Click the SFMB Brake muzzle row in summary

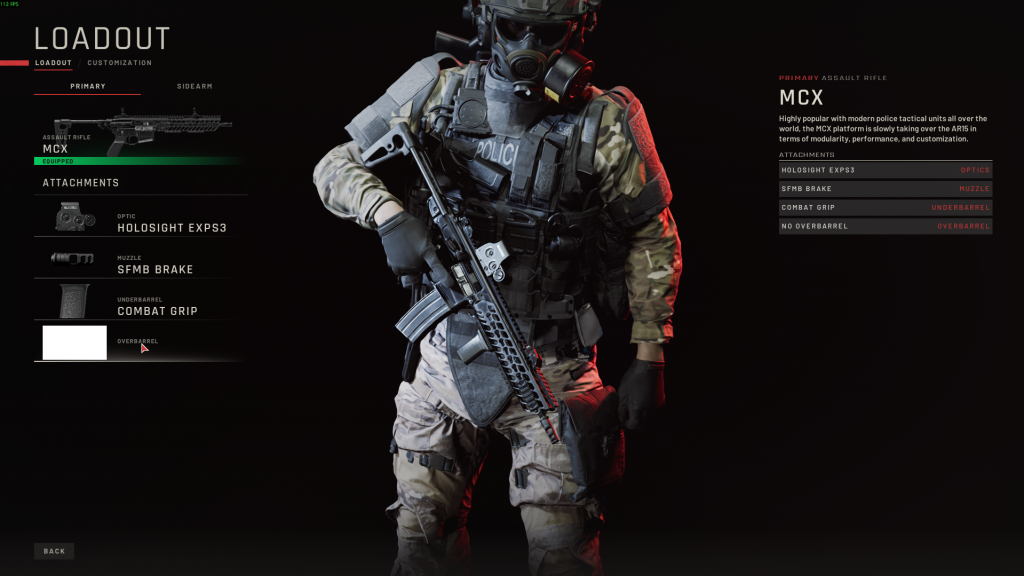click(885, 188)
